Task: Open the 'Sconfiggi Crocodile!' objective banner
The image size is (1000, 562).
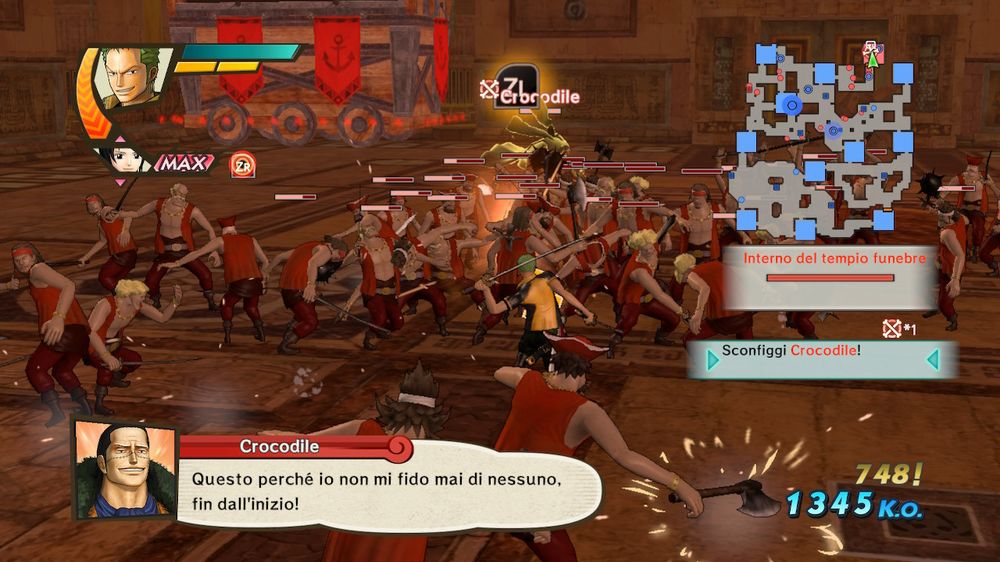Action: [822, 358]
